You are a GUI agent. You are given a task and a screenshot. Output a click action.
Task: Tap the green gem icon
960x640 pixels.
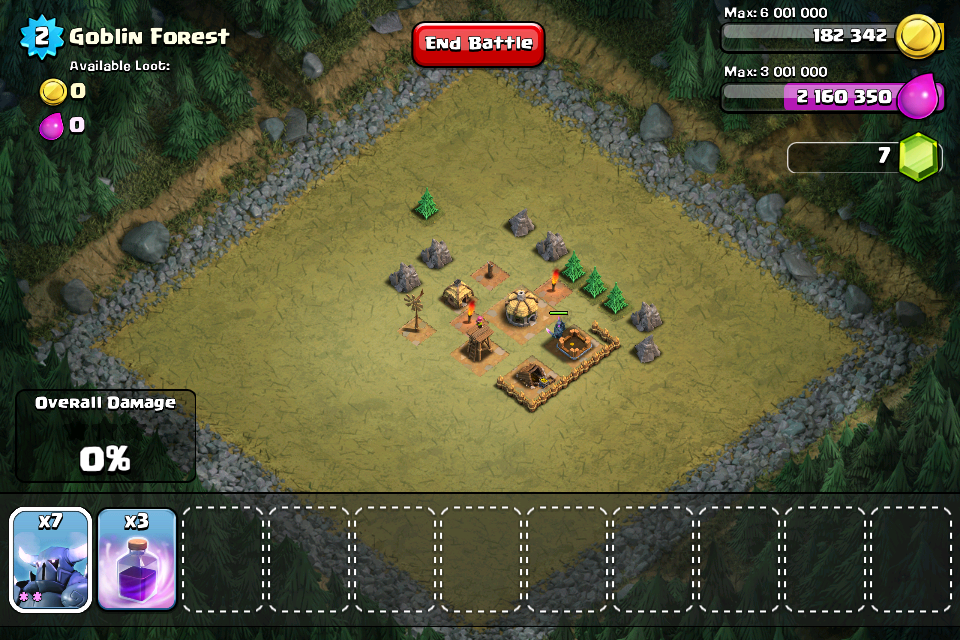pos(917,157)
